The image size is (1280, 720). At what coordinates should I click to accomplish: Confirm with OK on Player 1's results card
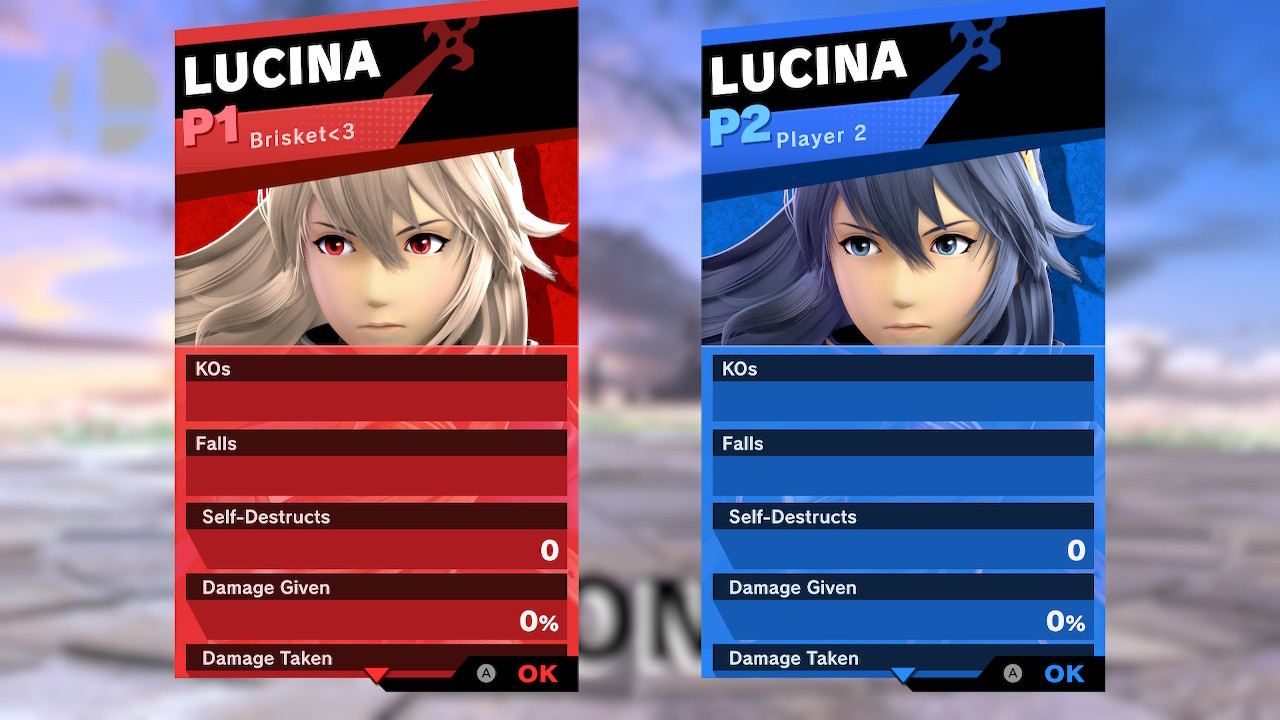[x=537, y=674]
